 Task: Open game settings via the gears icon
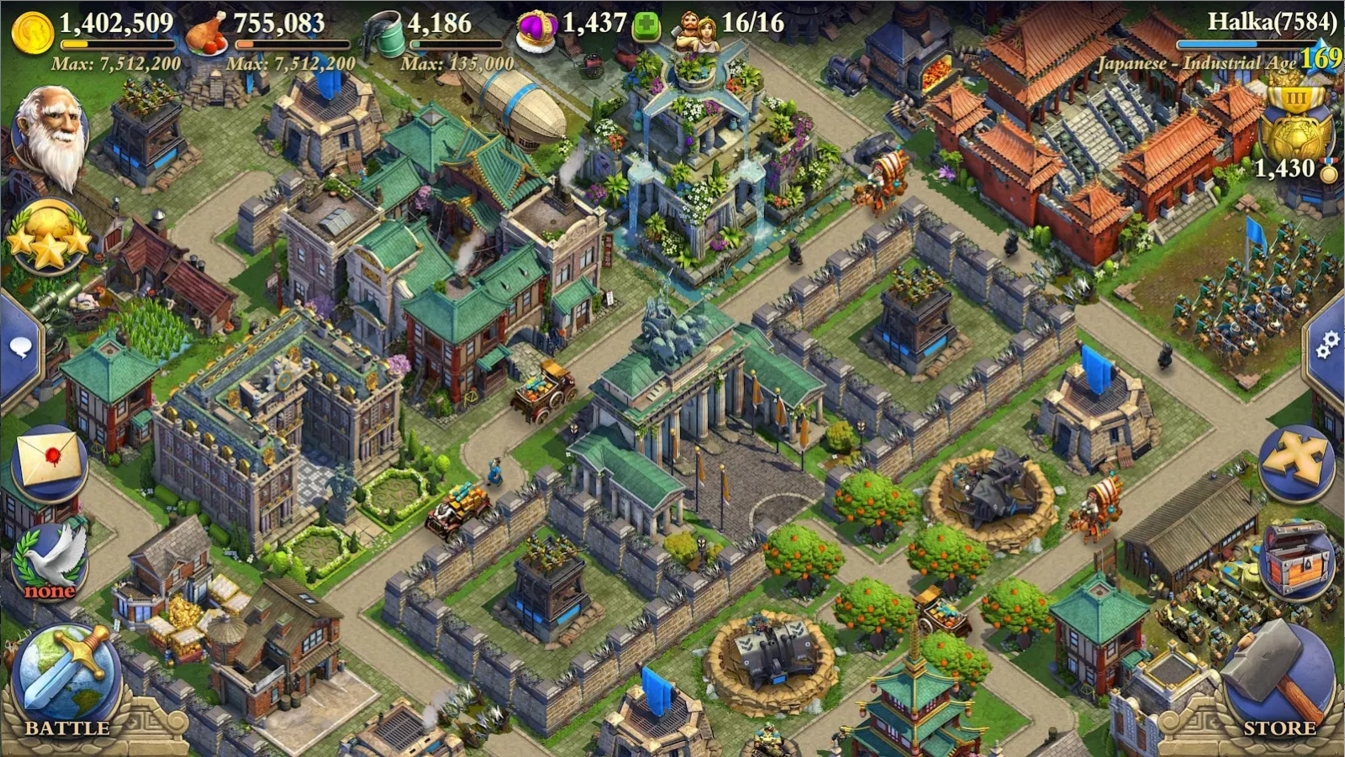(x=1327, y=345)
